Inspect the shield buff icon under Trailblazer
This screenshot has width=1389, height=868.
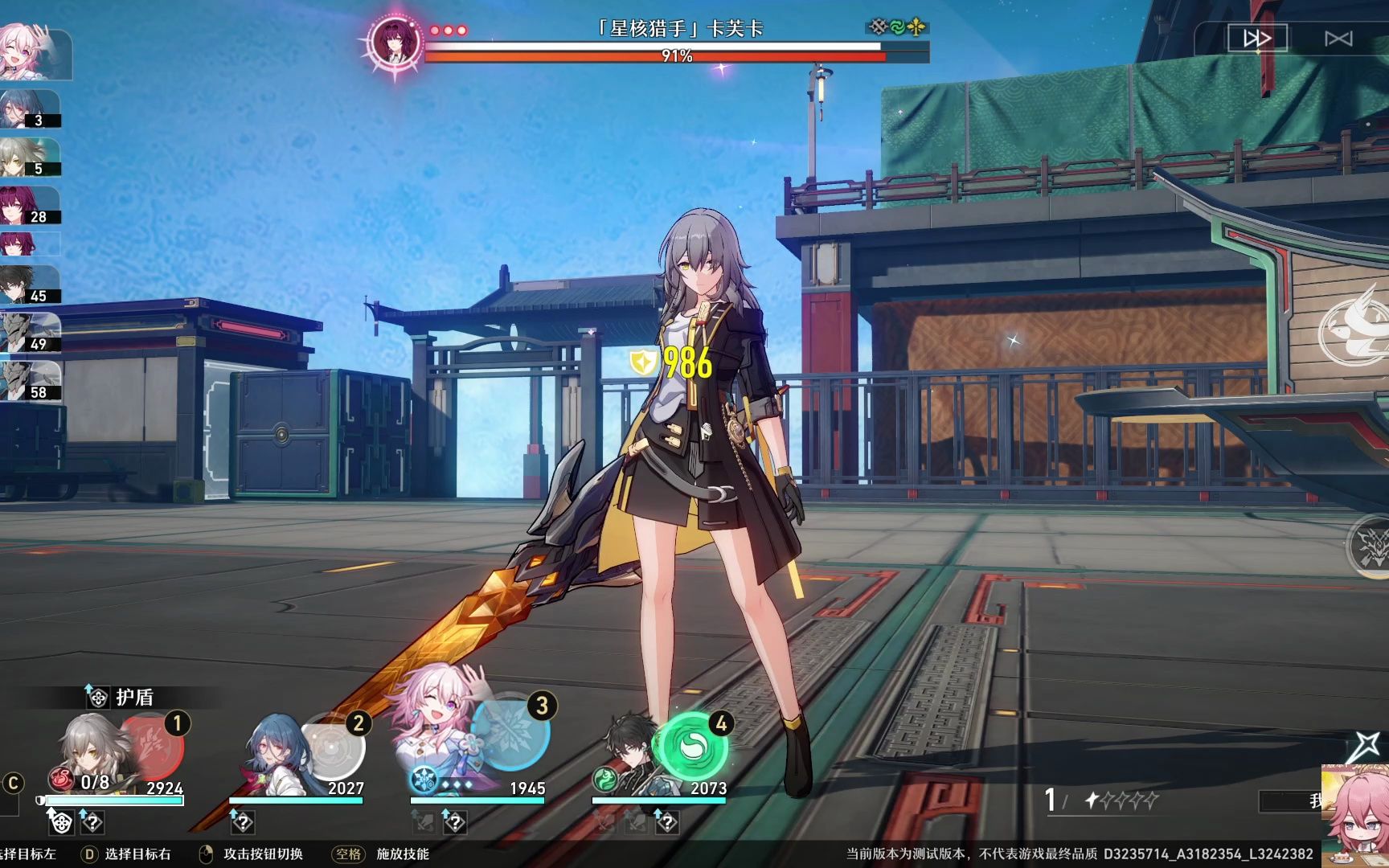[61, 822]
